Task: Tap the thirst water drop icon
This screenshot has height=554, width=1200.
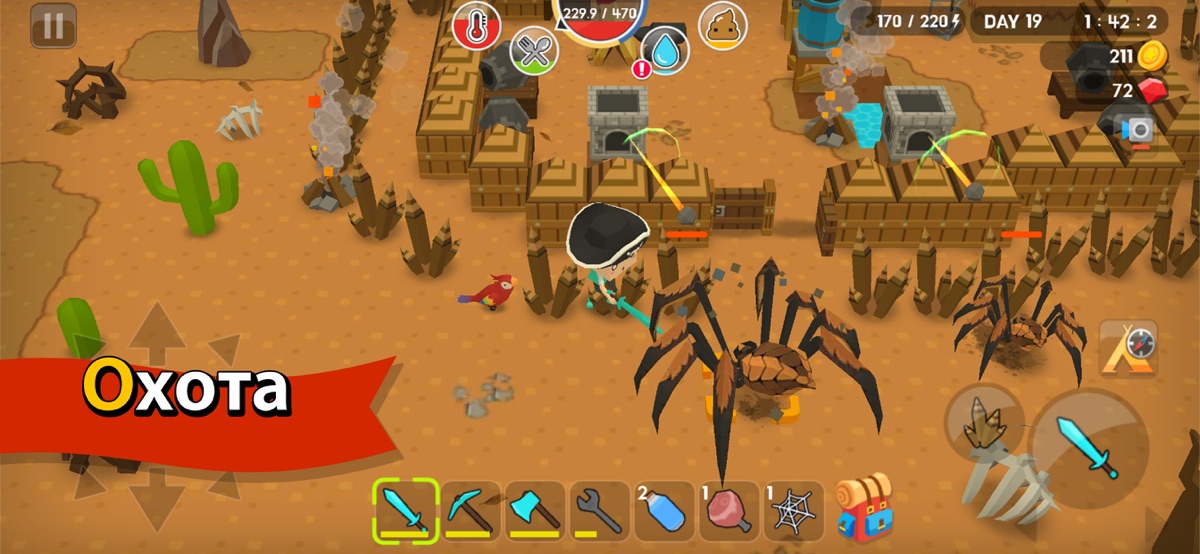Action: coord(664,48)
